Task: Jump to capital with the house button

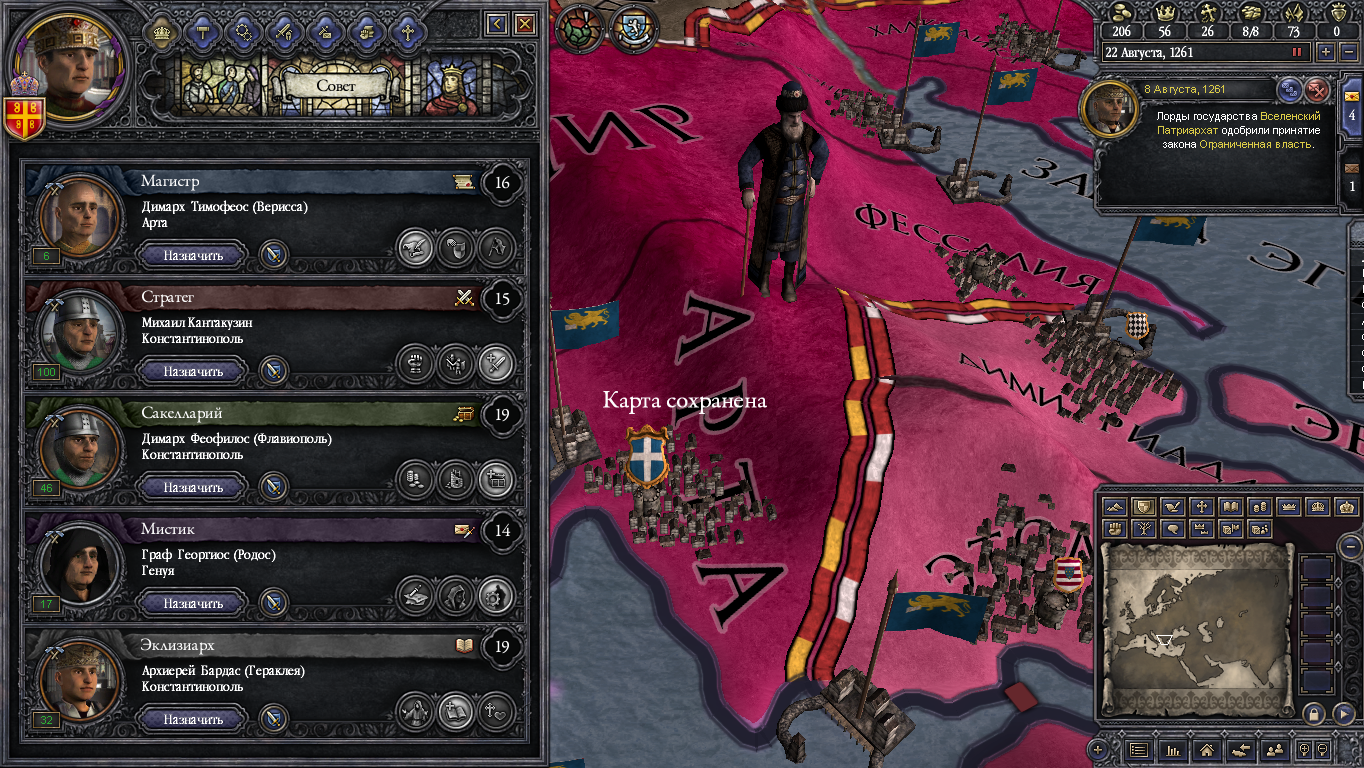Action: coord(1207,749)
